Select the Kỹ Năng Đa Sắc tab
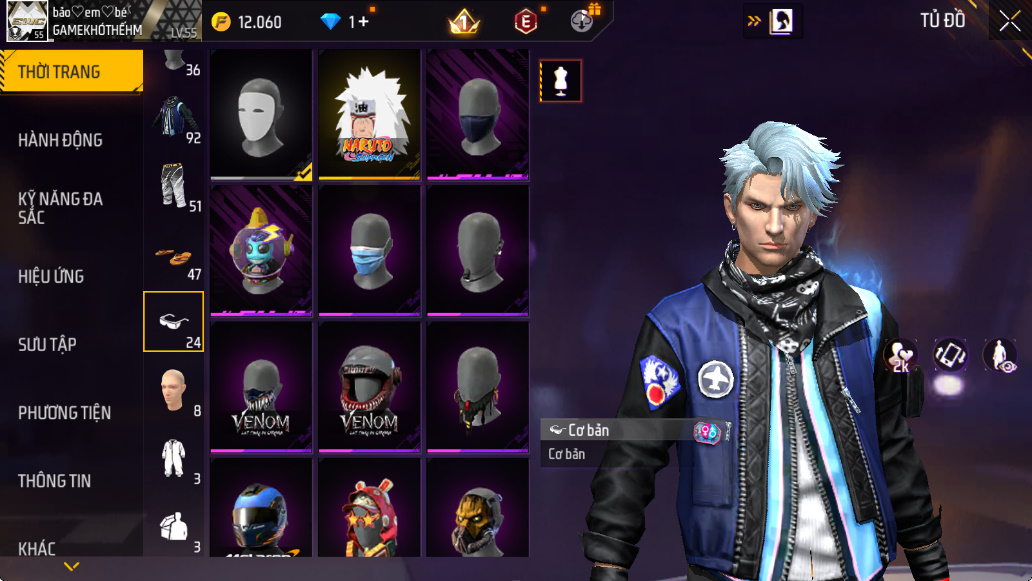Image resolution: width=1032 pixels, height=581 pixels. click(x=60, y=208)
